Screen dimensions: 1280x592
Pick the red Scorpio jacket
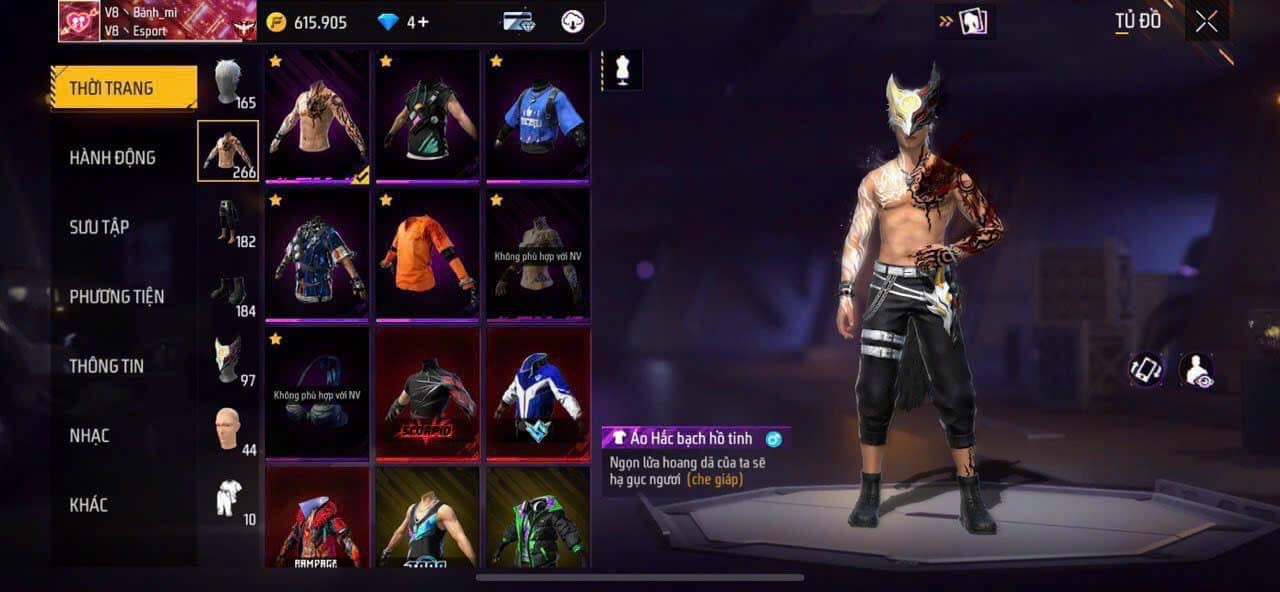click(427, 394)
